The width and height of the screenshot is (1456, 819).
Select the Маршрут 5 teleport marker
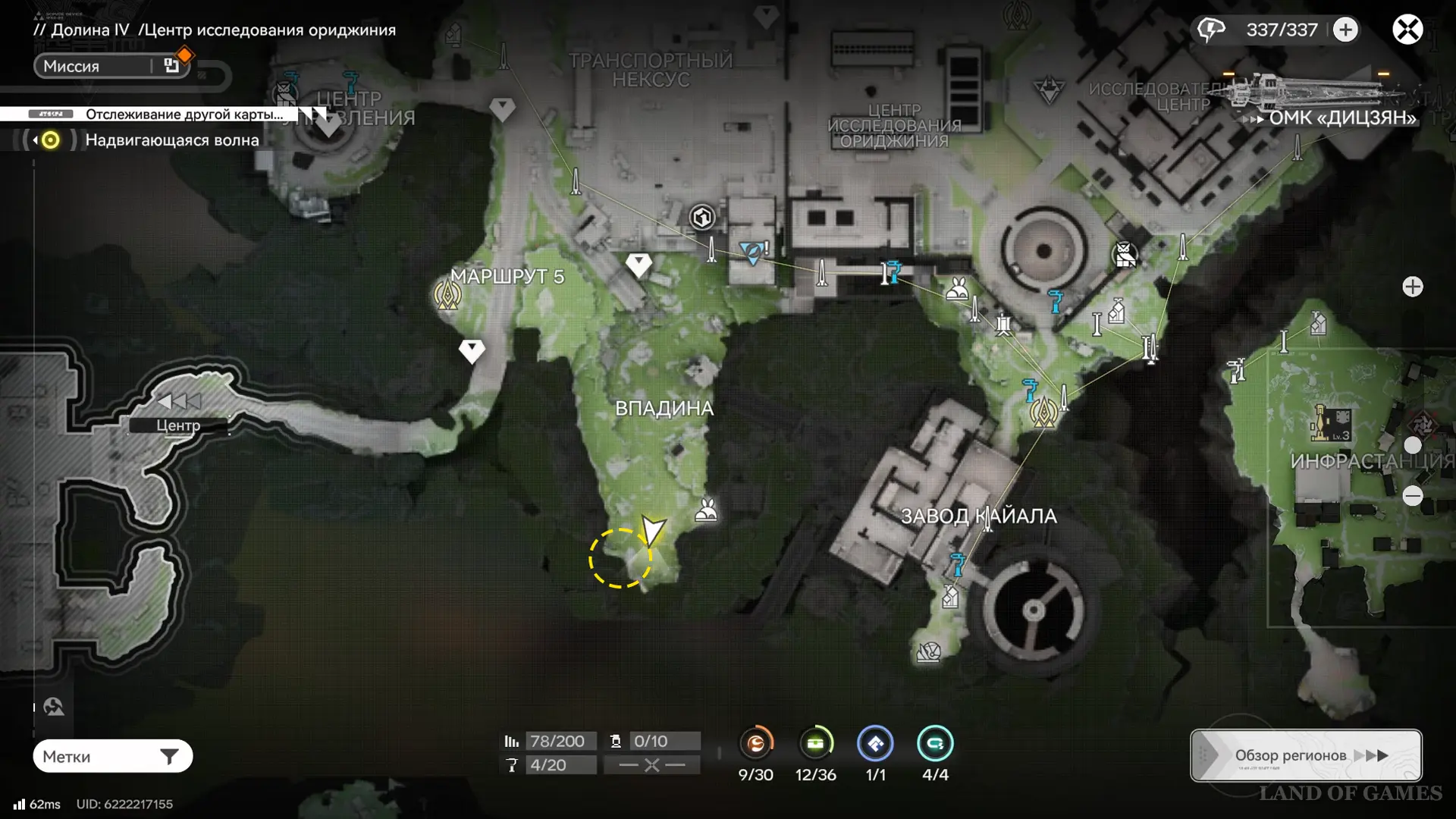click(447, 295)
